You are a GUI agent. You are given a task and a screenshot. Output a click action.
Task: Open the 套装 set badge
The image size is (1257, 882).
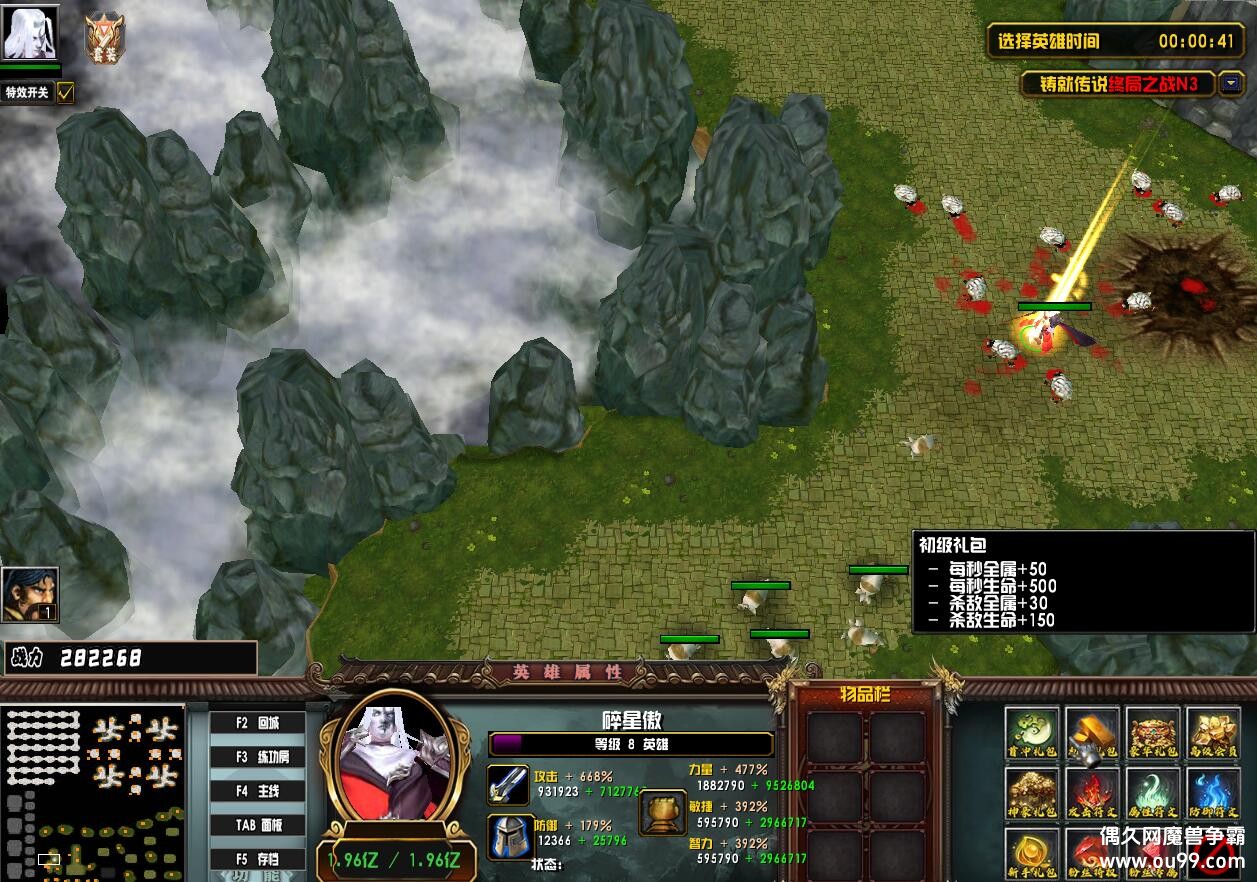point(104,38)
